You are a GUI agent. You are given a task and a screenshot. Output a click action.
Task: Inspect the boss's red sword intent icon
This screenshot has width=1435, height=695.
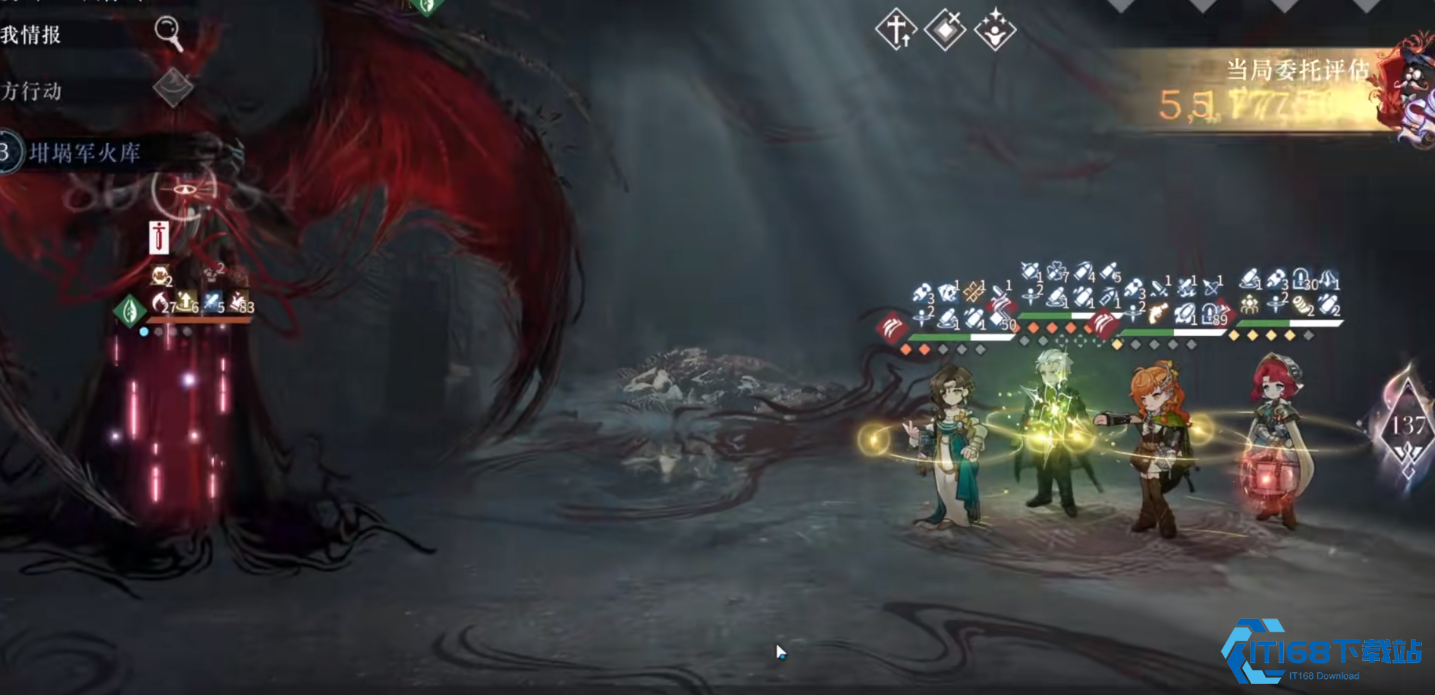pyautogui.click(x=159, y=238)
